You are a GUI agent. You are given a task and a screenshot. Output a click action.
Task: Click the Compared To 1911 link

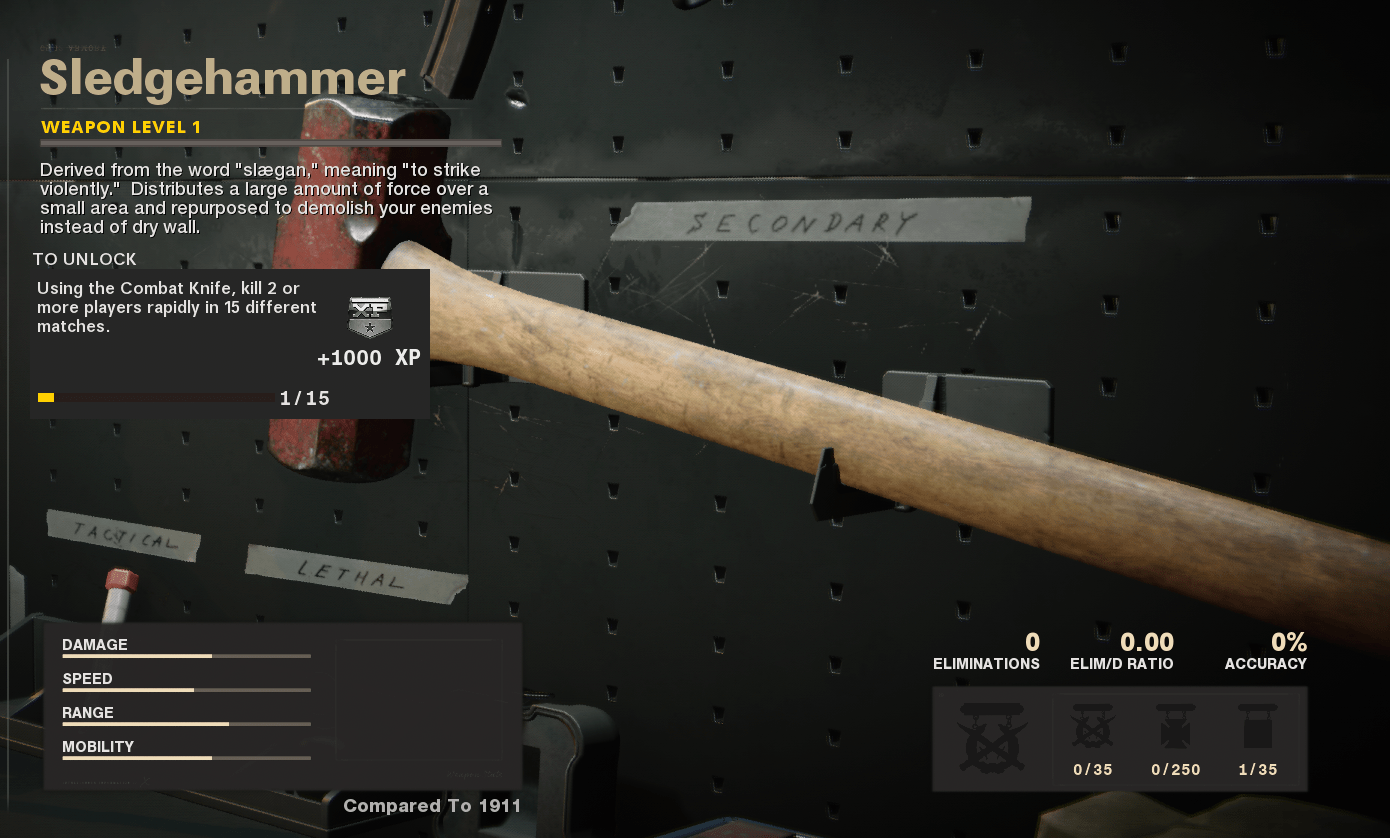[432, 805]
